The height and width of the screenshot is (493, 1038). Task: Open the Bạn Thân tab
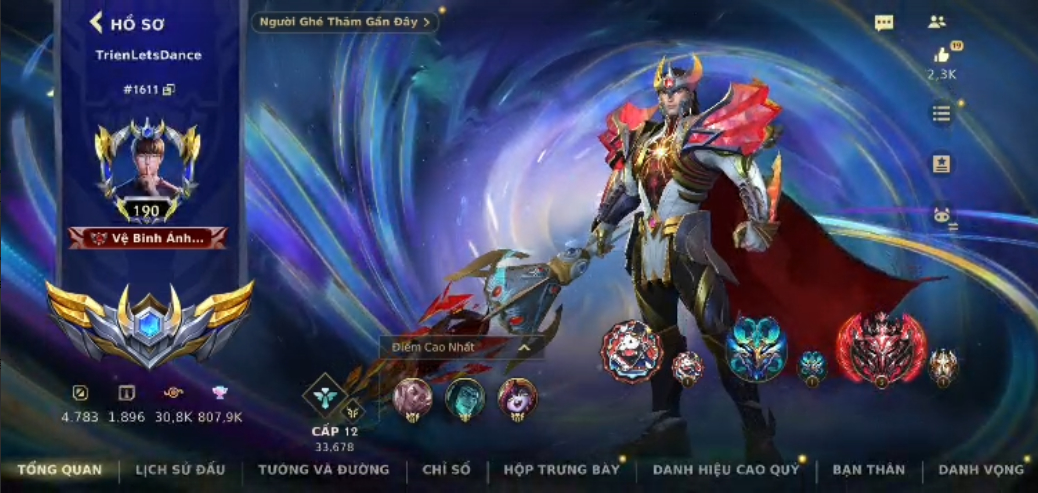point(868,469)
